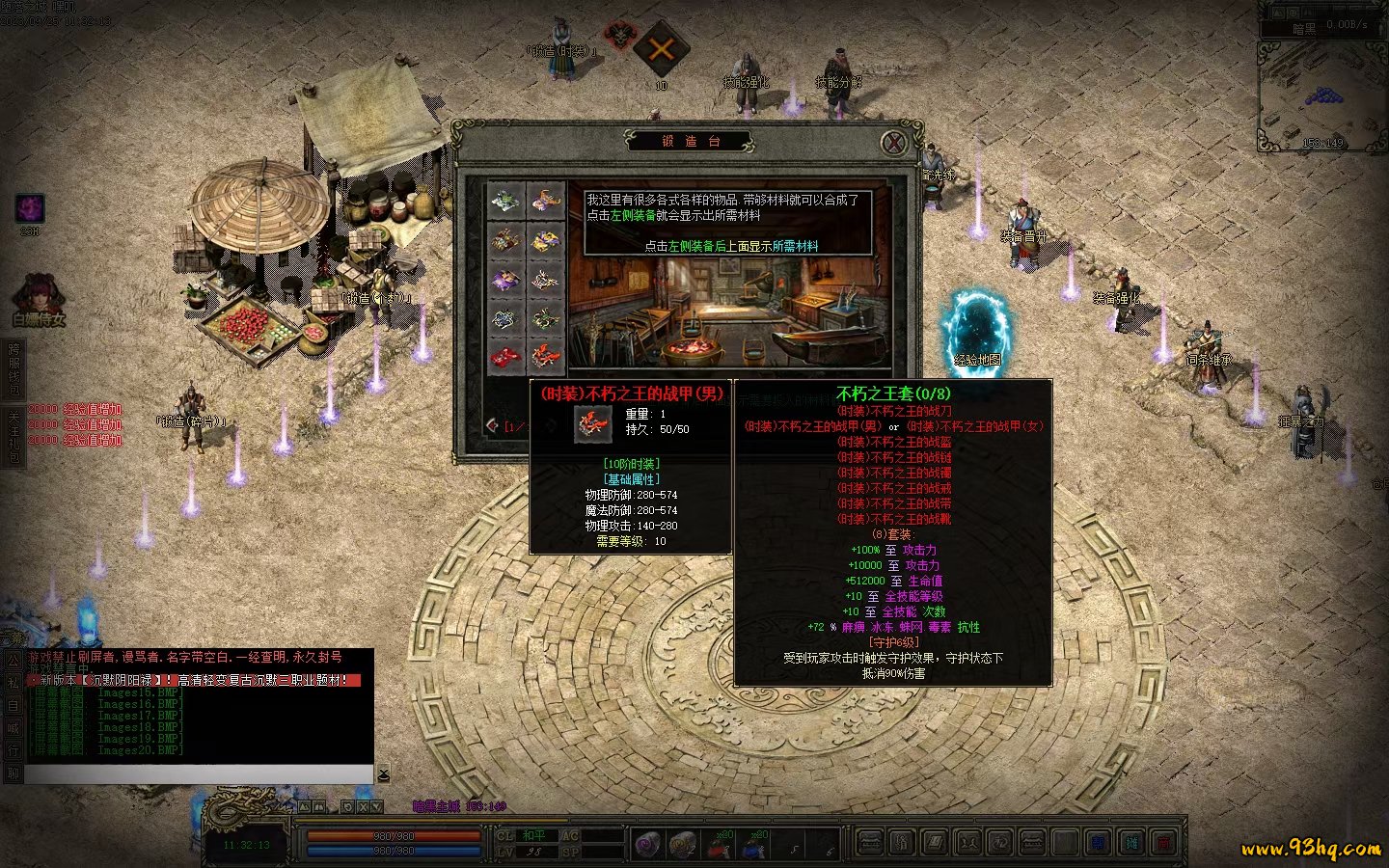Go to the previous page of forge items
This screenshot has height=868, width=1389.
click(494, 425)
